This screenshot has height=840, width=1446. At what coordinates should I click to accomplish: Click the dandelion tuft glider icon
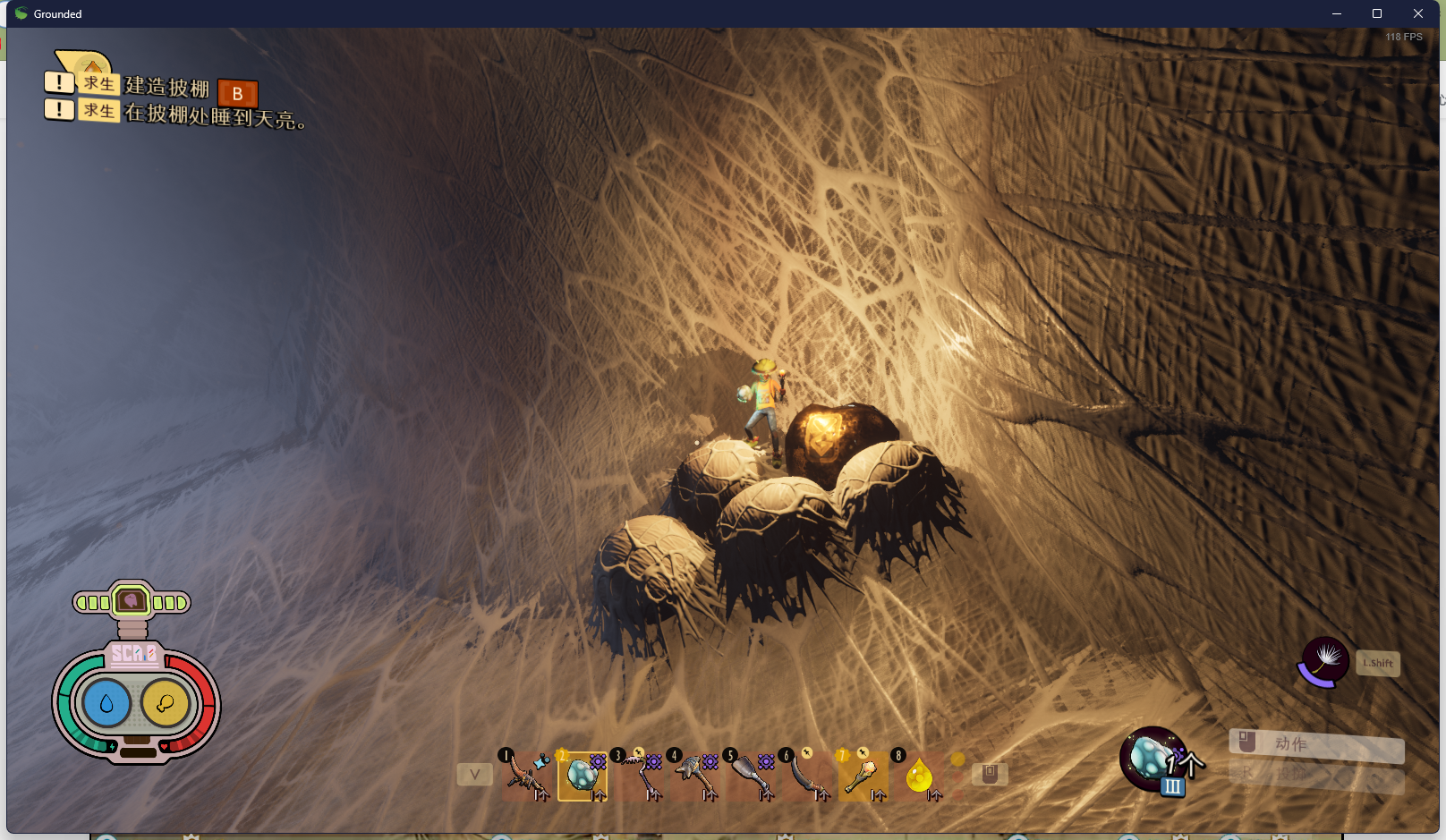point(1323,662)
